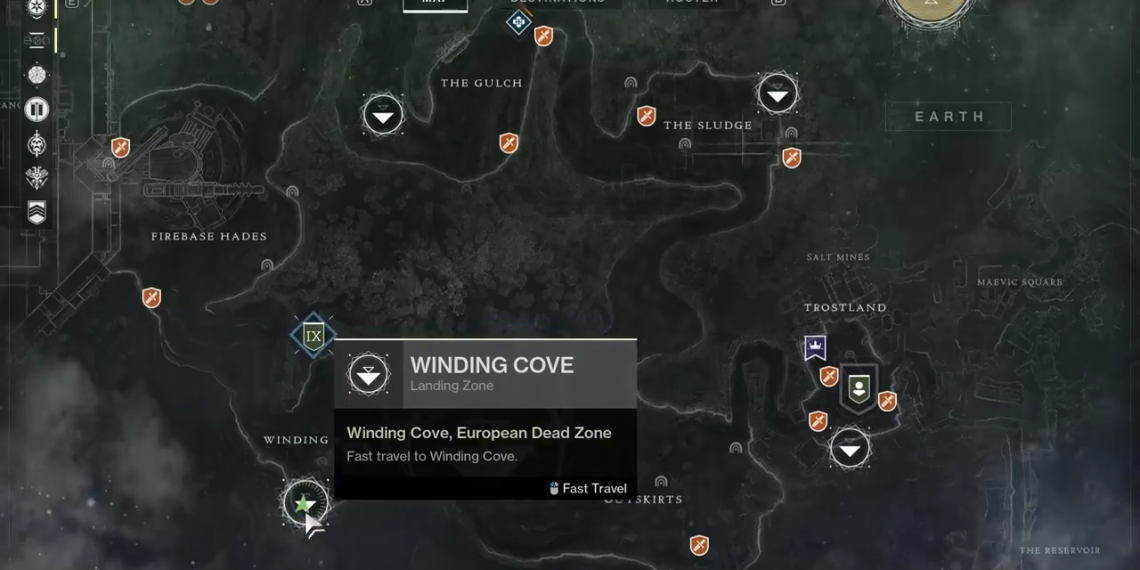Select the Winding Cove landing zone star marker
This screenshot has height=570, width=1140.
tap(305, 502)
